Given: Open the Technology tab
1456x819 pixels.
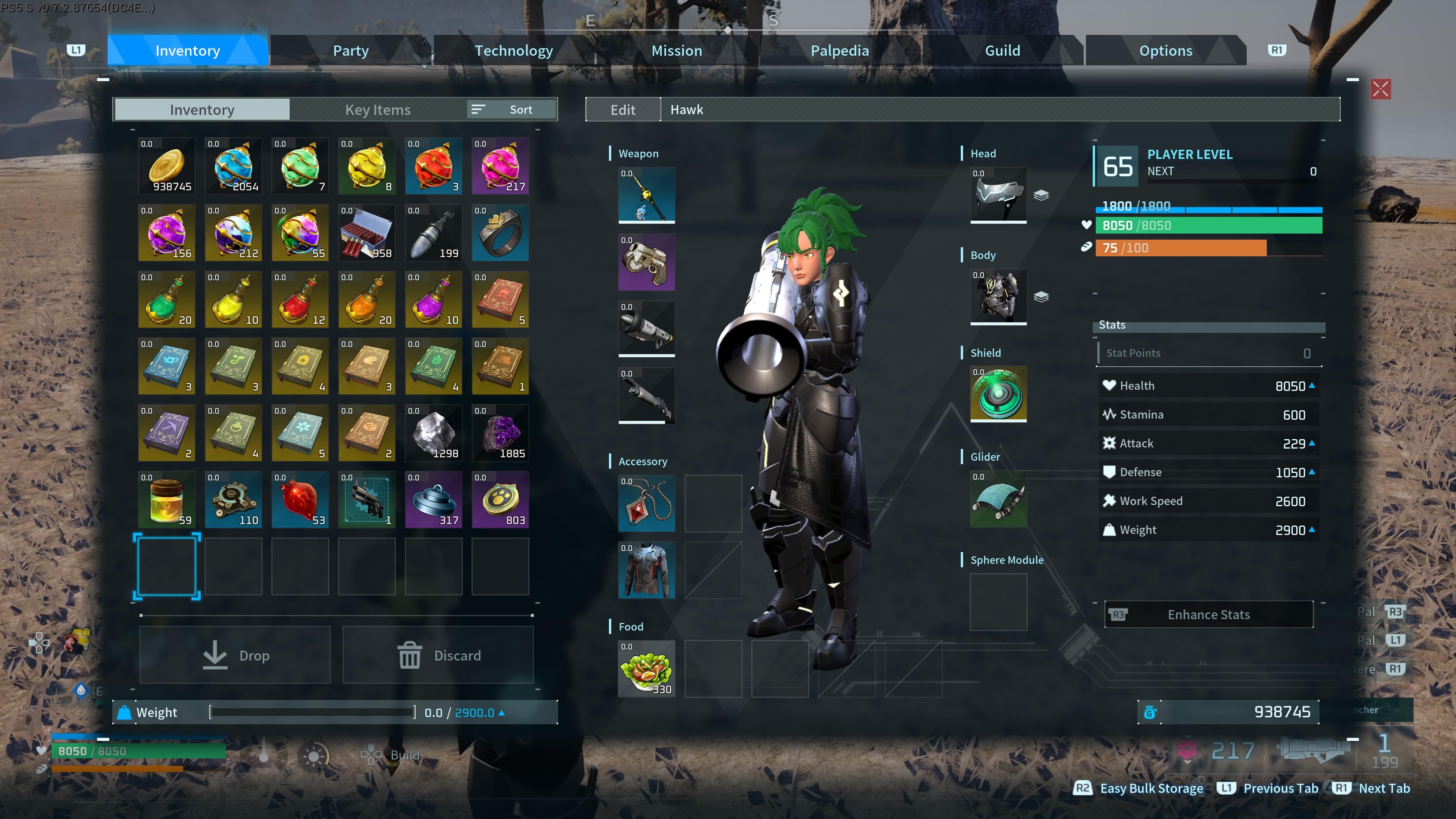Looking at the screenshot, I should tap(513, 51).
